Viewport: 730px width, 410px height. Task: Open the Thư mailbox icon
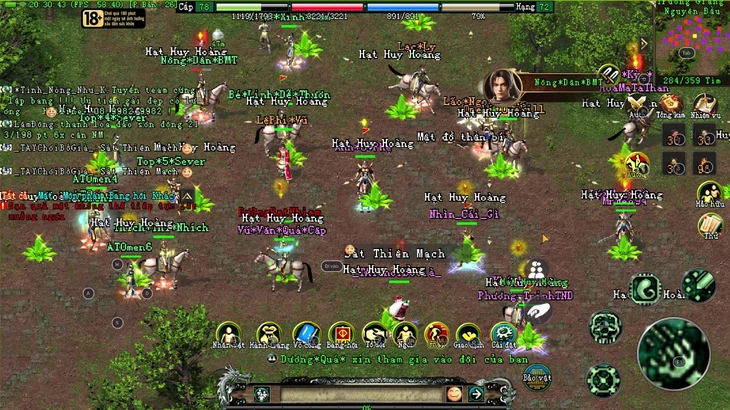tap(710, 226)
